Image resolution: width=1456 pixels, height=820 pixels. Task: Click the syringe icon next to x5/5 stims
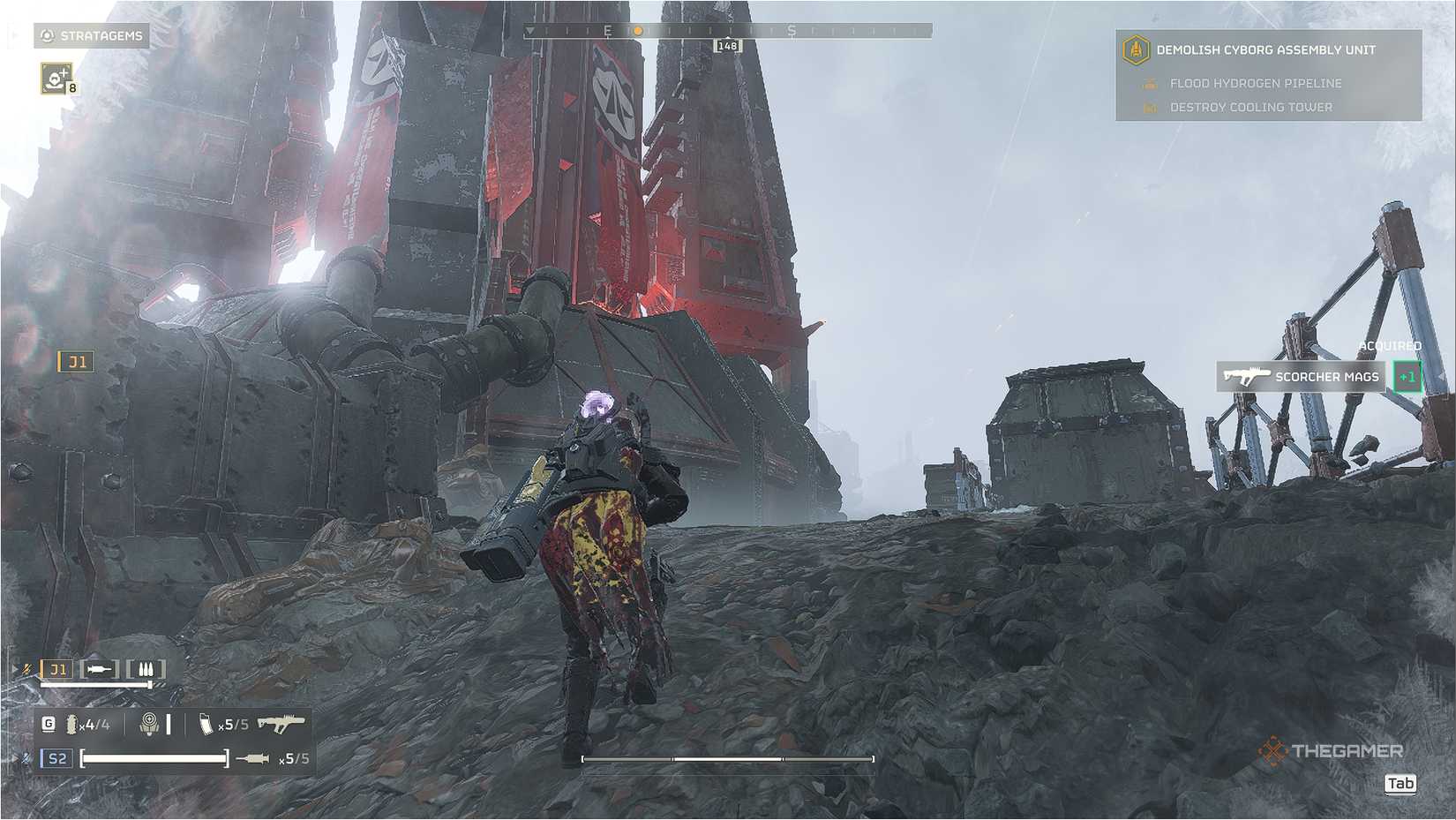coord(252,758)
